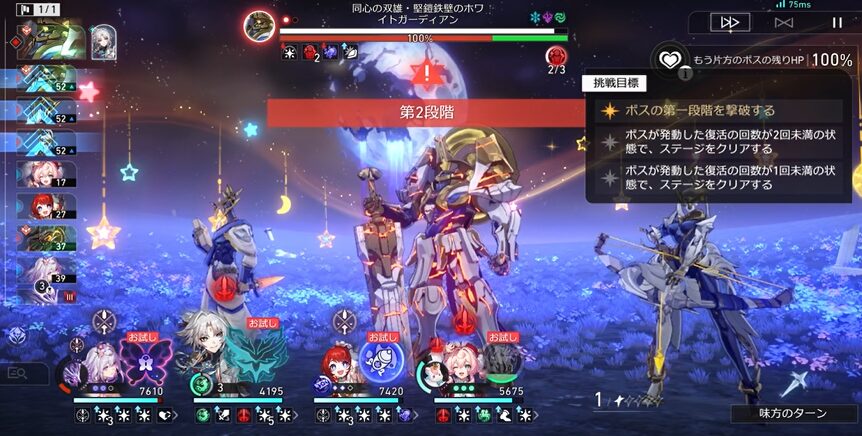
Task: Click the boss portrait beside the HP bar
Action: [x=260, y=27]
